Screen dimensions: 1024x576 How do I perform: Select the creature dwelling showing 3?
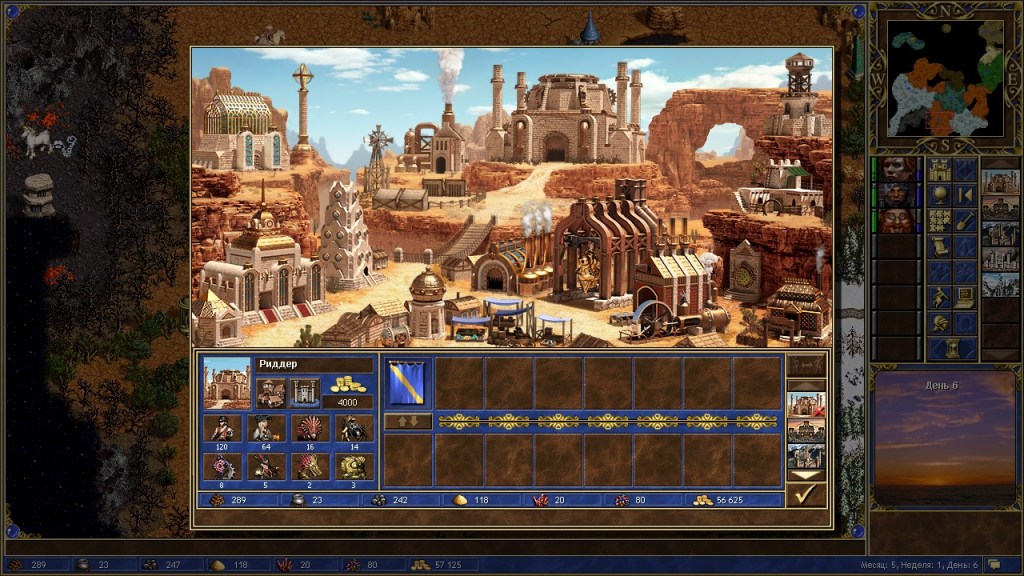coord(353,466)
